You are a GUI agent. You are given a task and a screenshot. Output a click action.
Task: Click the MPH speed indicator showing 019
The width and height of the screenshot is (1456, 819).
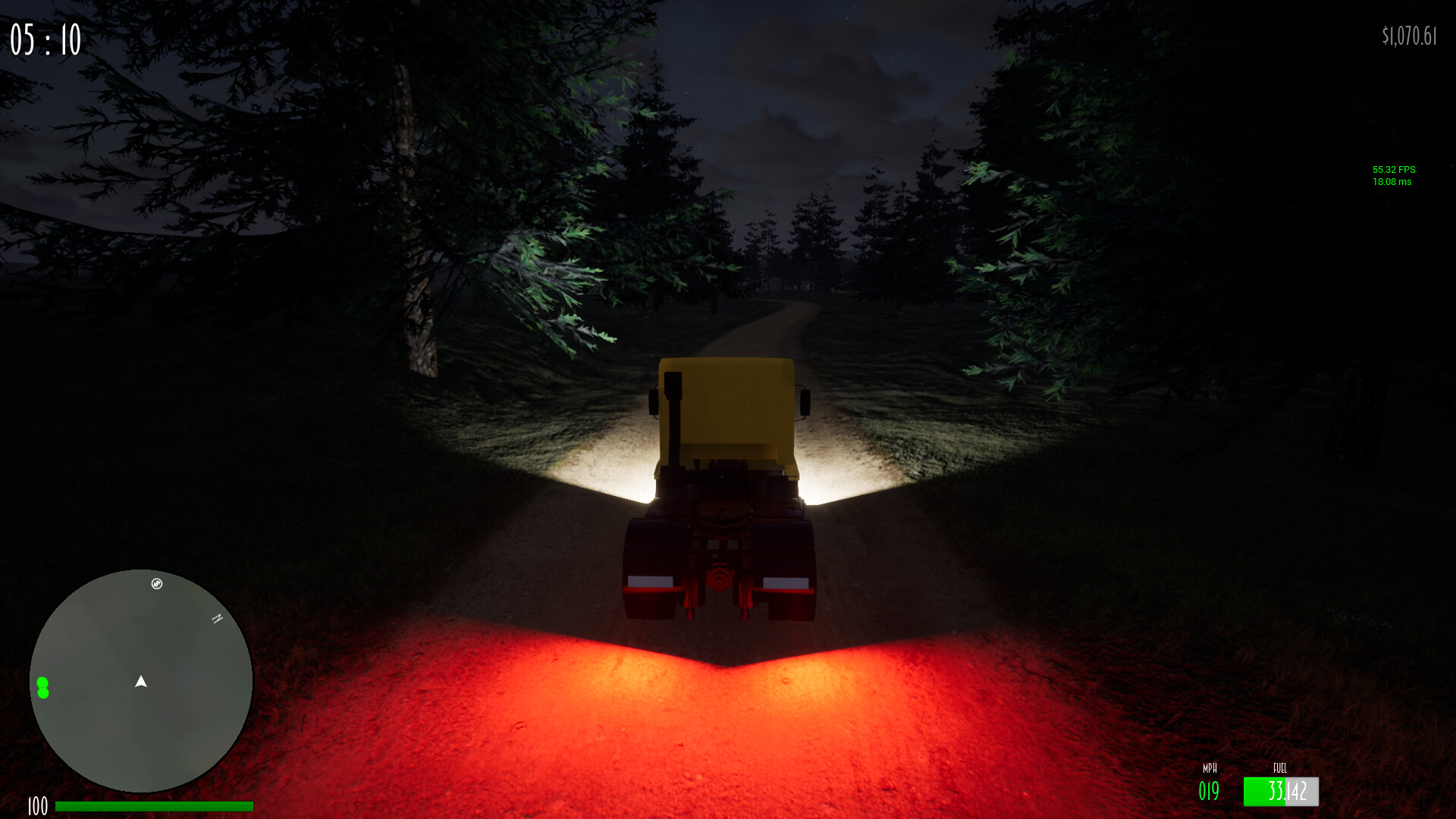(x=1209, y=791)
